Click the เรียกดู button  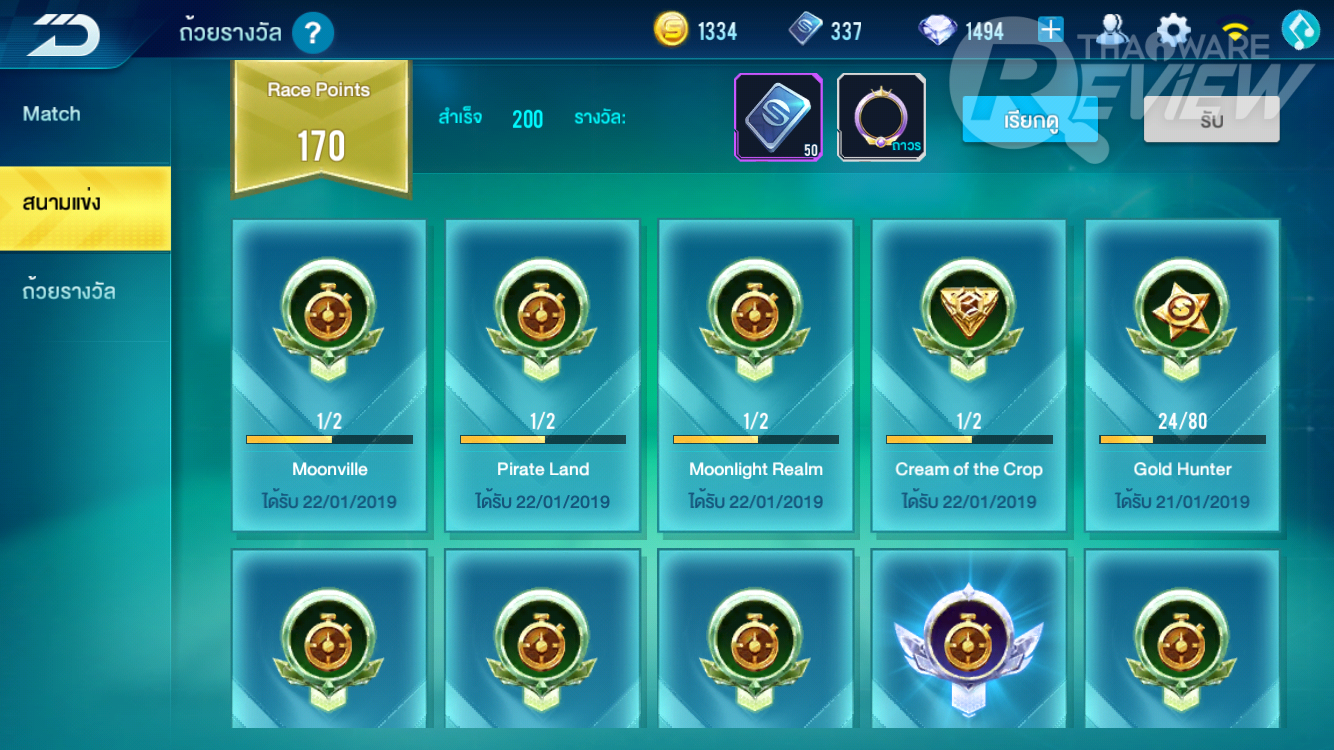tap(1030, 120)
